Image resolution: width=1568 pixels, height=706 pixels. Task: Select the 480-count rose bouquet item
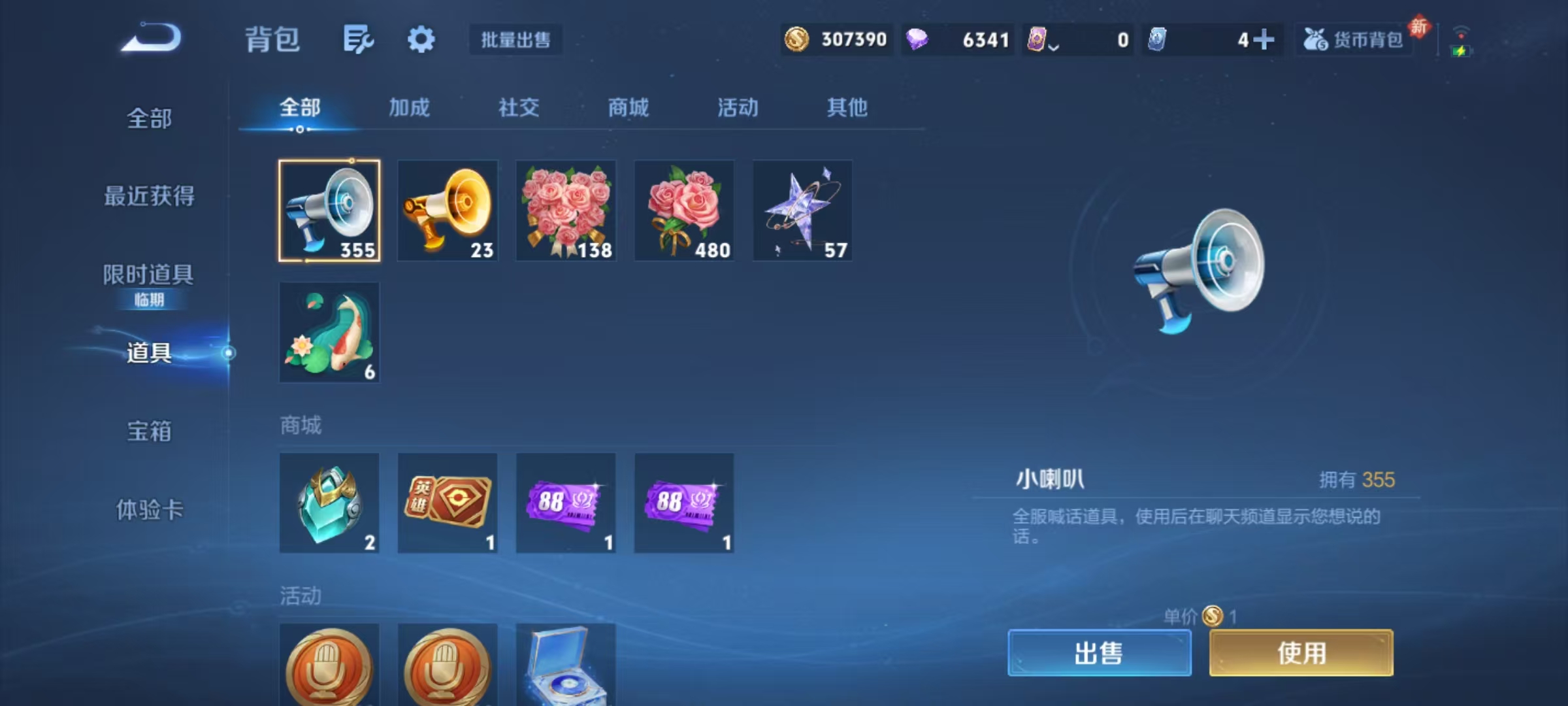(684, 210)
